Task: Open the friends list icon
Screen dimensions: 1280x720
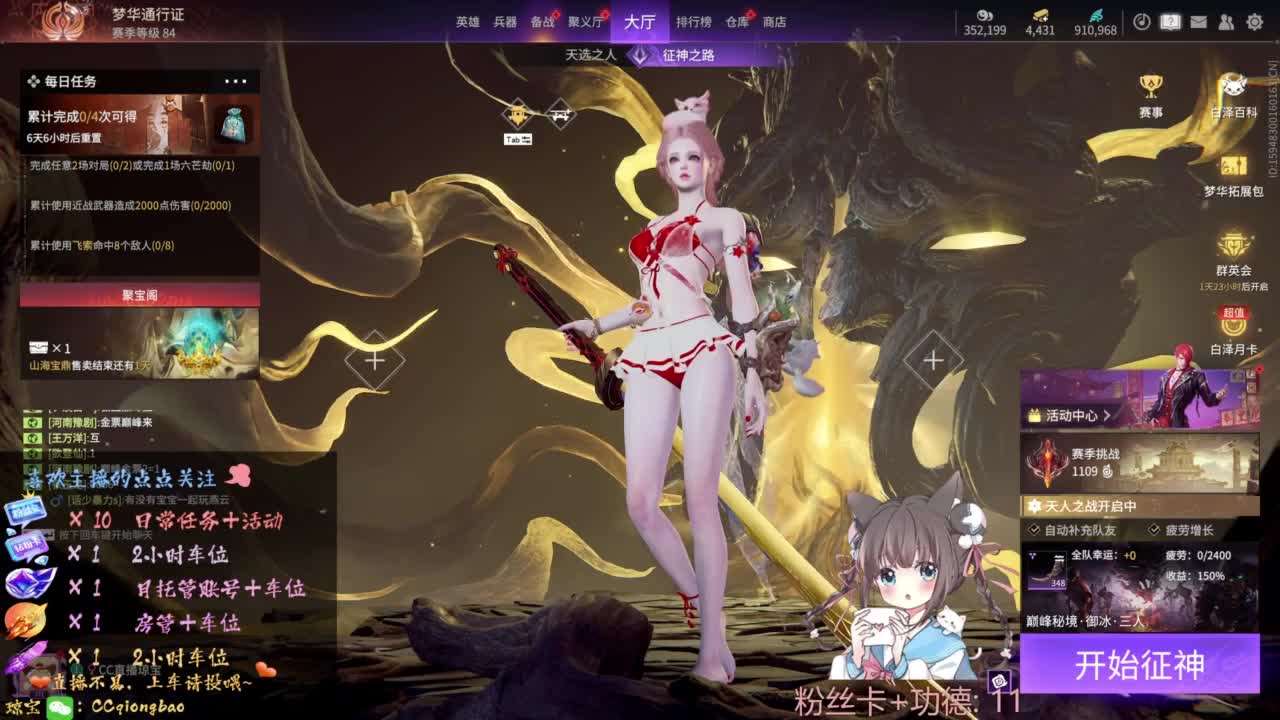Action: 1226,21
